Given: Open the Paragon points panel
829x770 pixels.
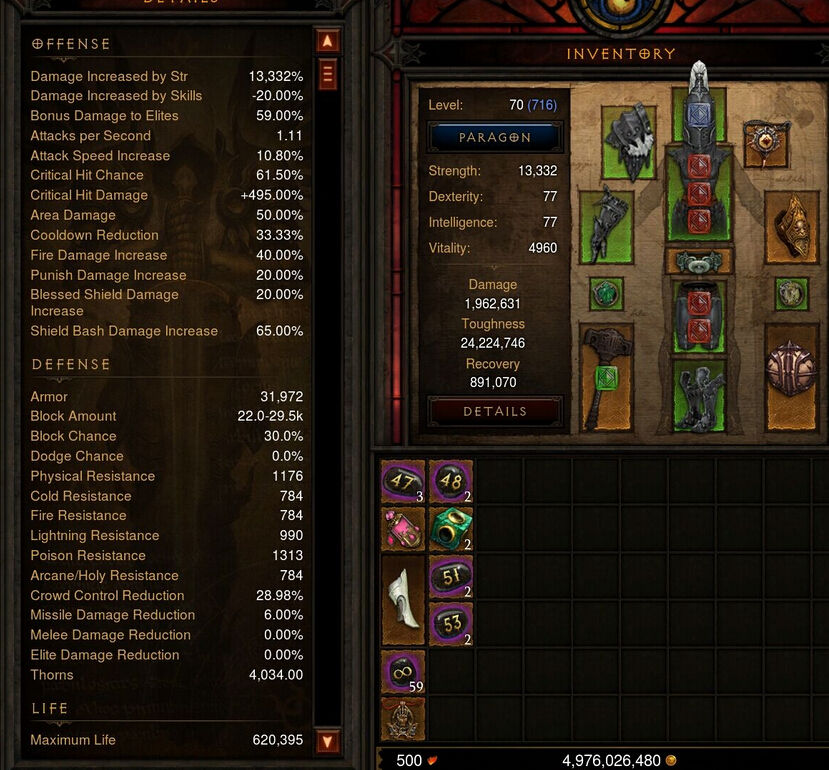Looking at the screenshot, I should pos(495,137).
